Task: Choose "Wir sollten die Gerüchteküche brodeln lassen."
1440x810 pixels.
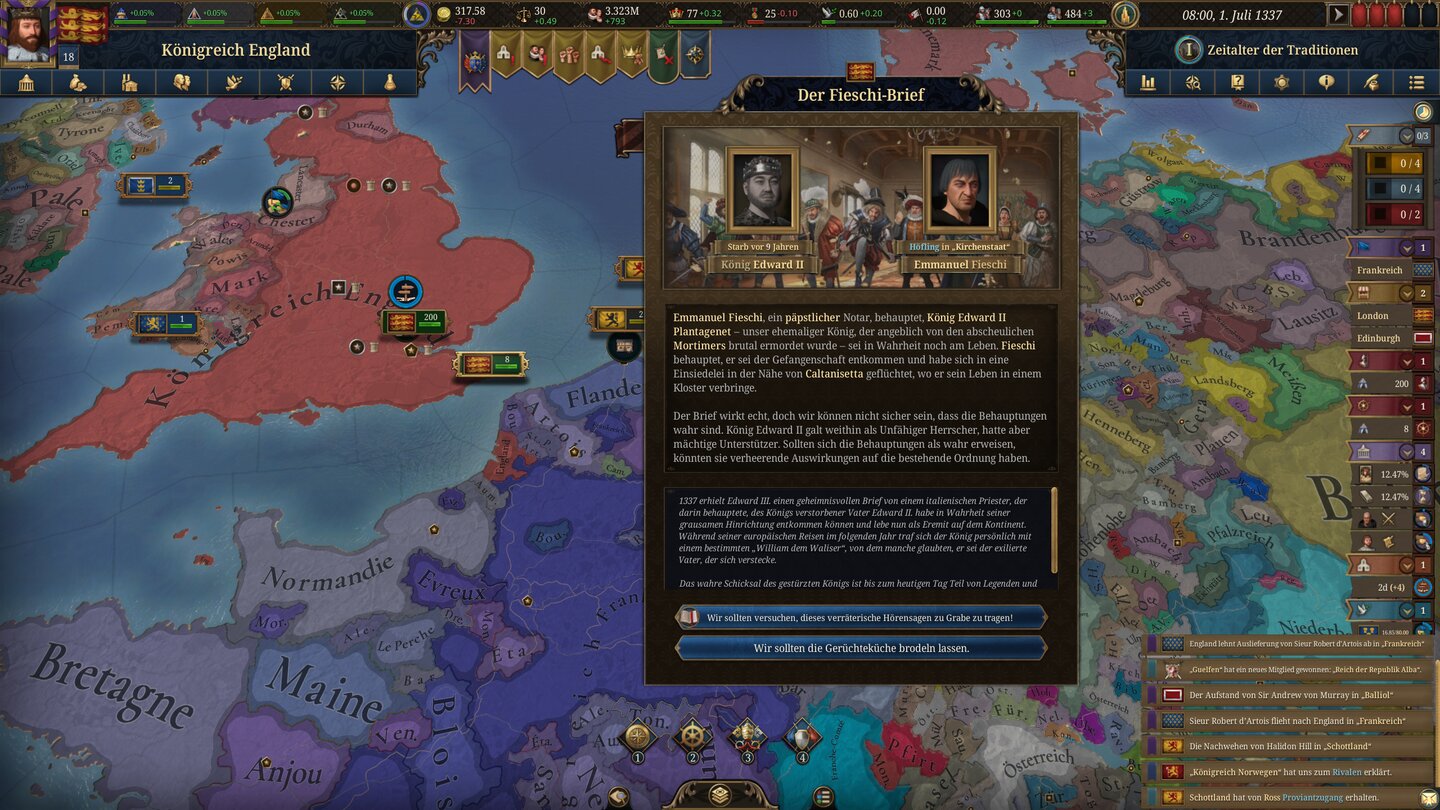Action: (862, 646)
